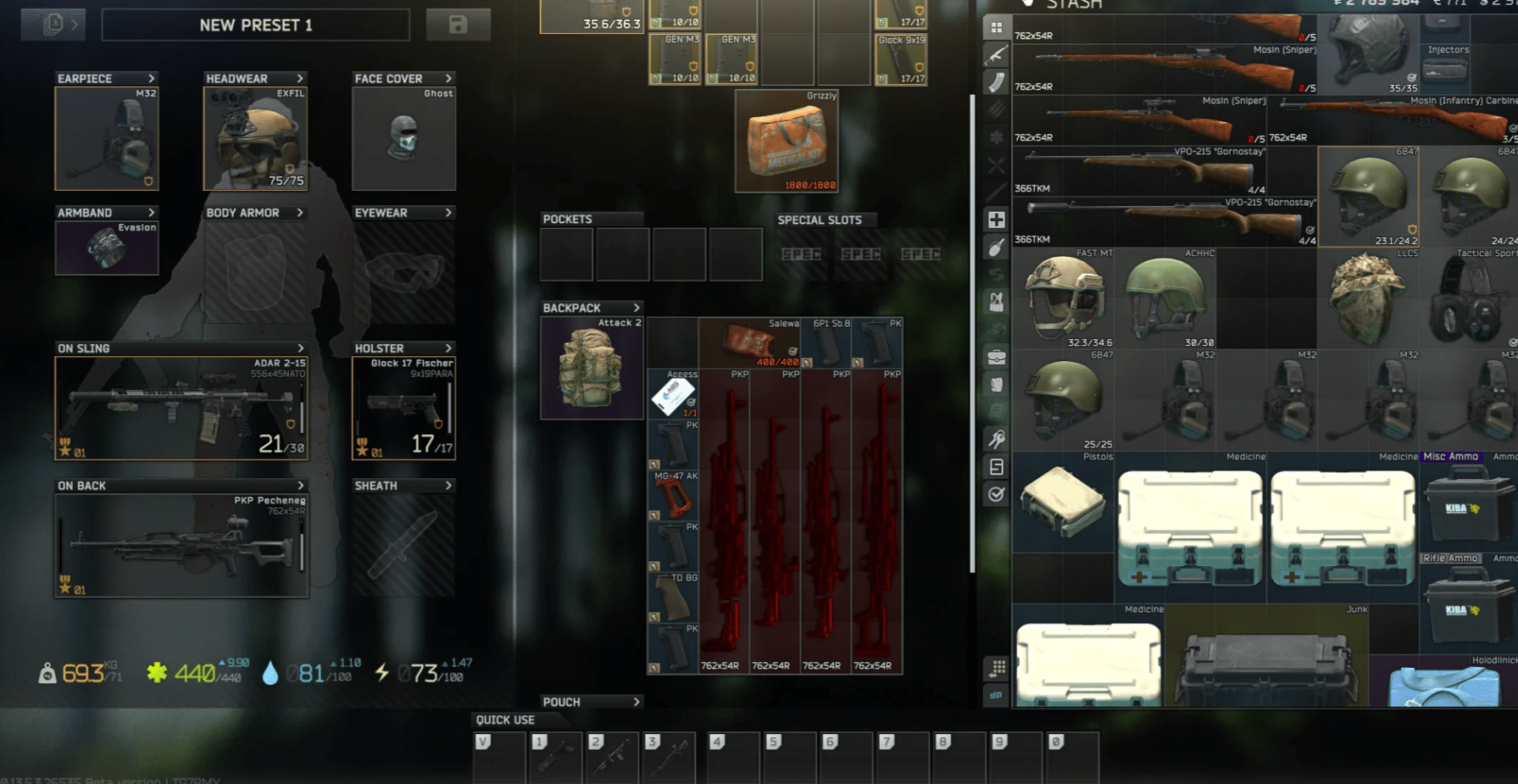Select the M32 earpiece slot
The width and height of the screenshot is (1518, 784).
coord(107,139)
